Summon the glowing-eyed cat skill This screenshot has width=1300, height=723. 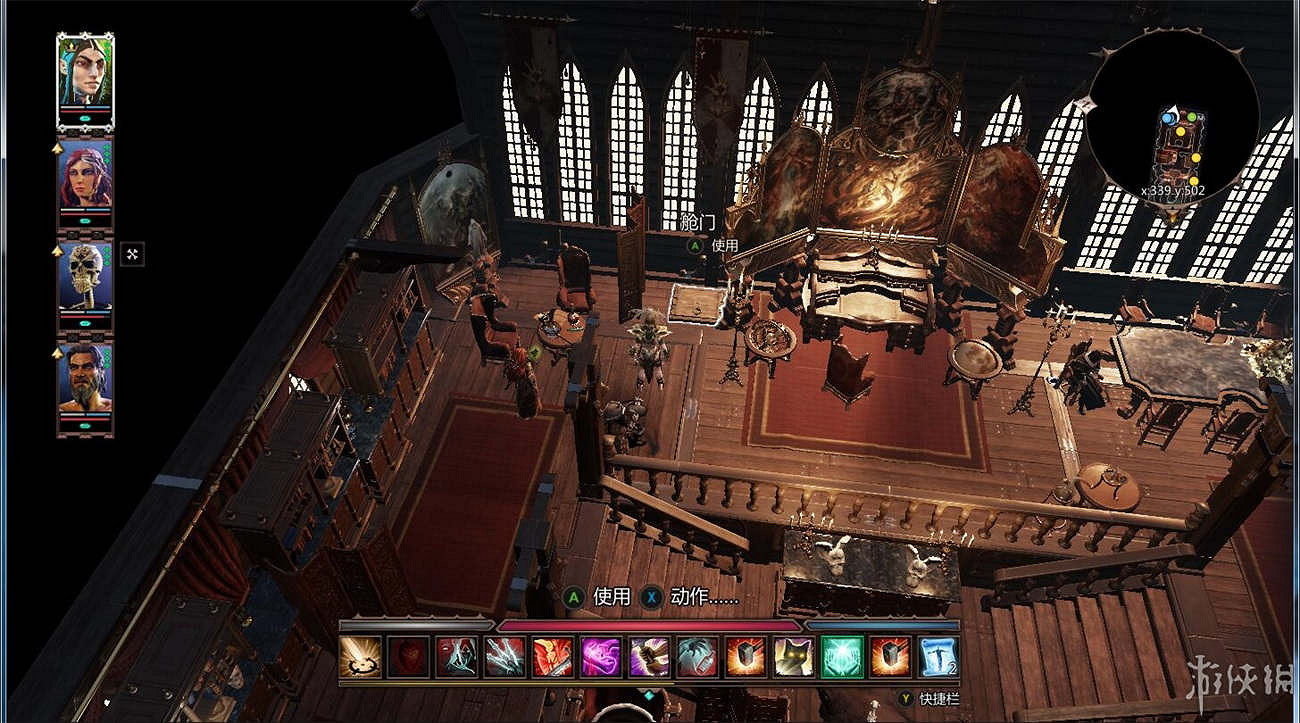click(793, 657)
